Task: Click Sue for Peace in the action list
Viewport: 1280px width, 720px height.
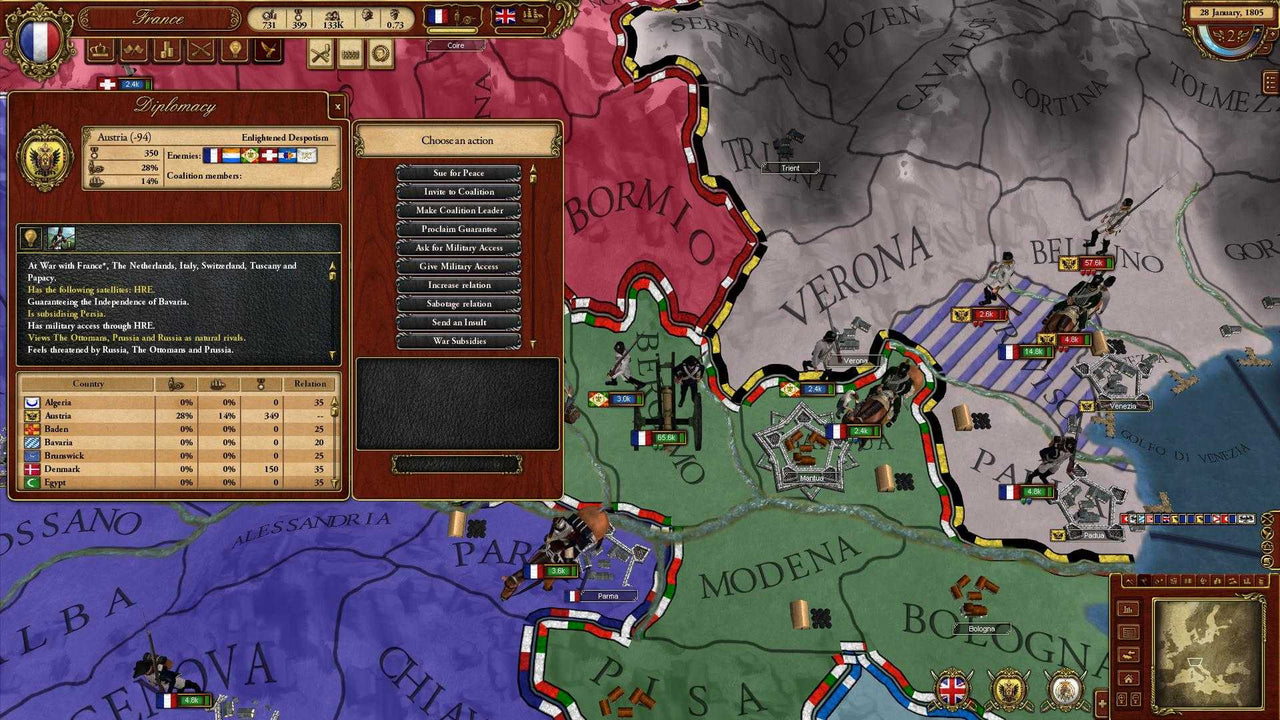Action: 458,172
